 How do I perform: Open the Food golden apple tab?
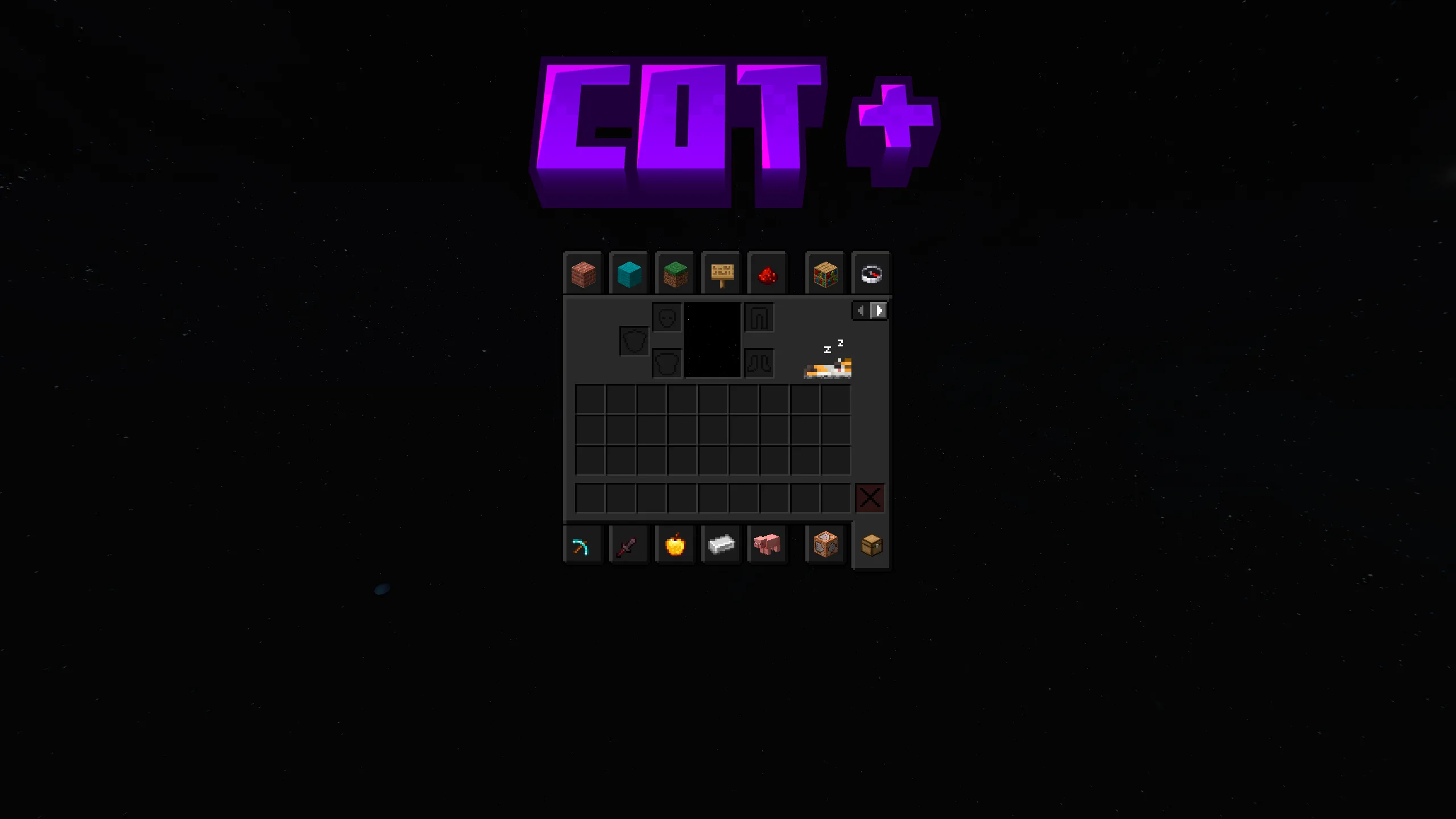pos(675,544)
